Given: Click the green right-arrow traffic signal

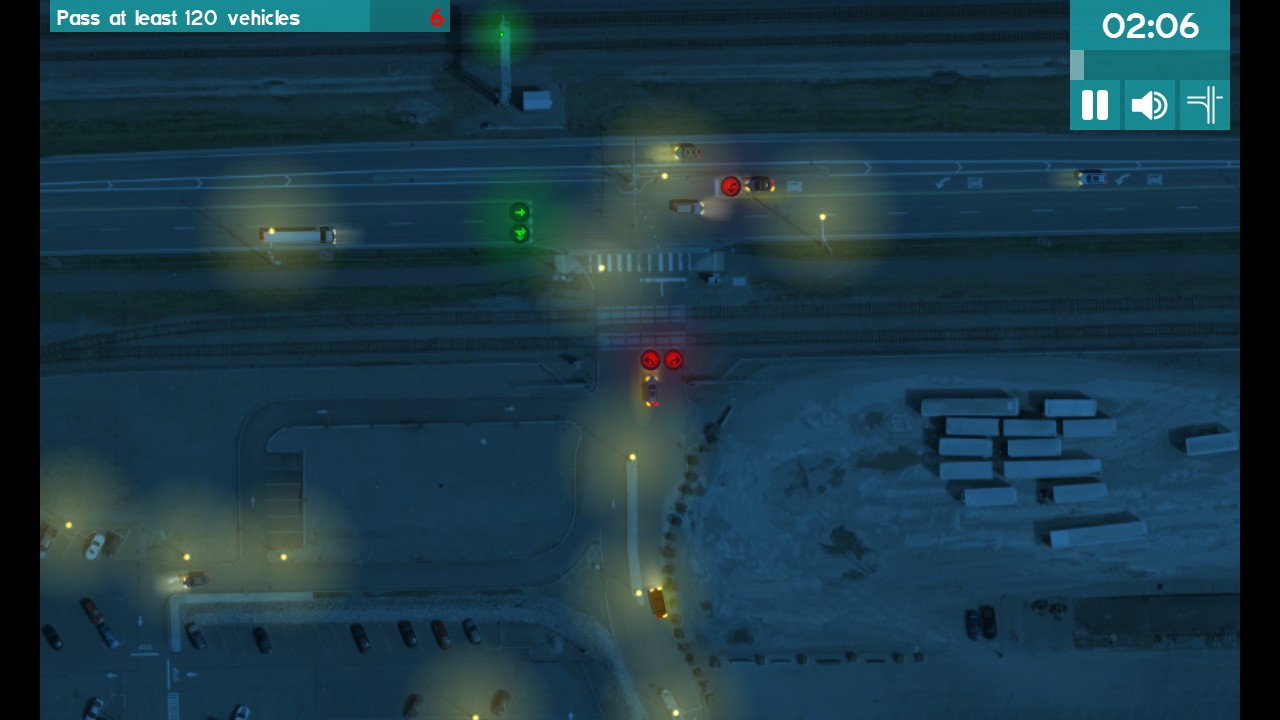Looking at the screenshot, I should point(519,212).
